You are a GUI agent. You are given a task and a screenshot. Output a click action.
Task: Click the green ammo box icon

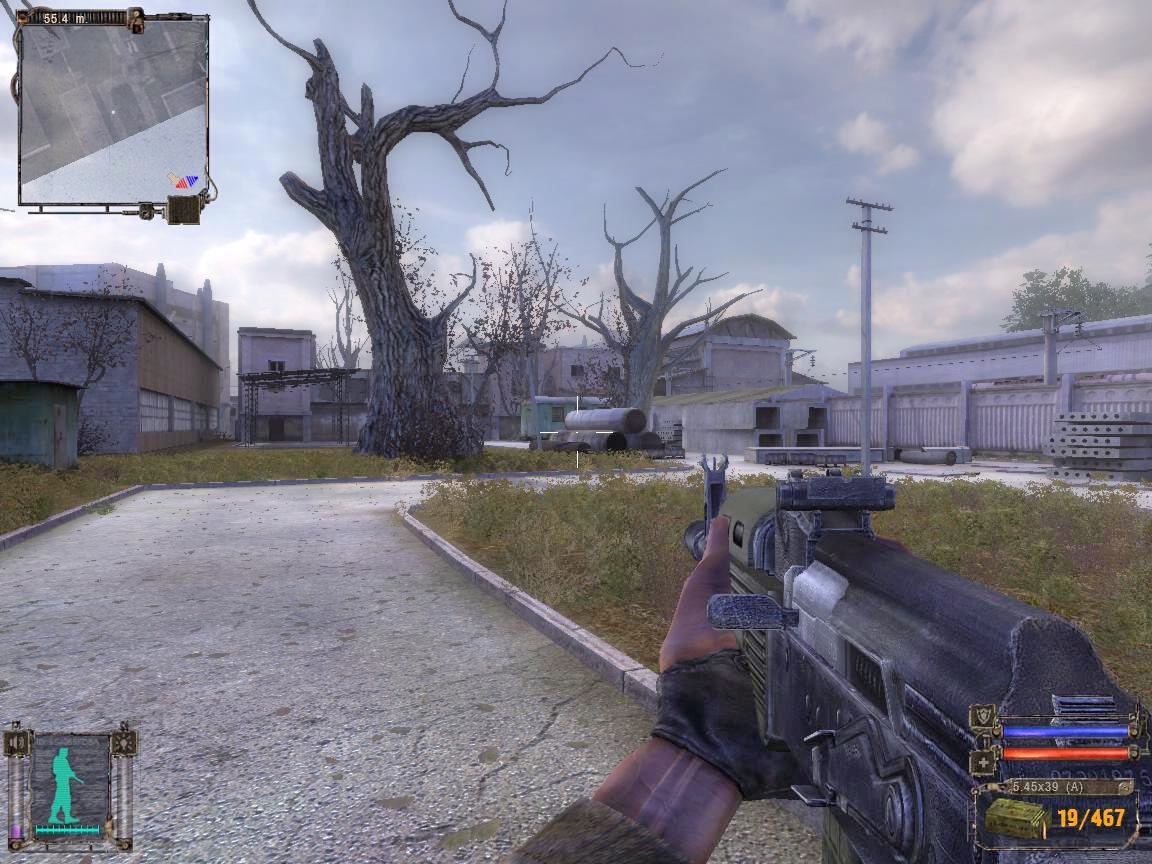[x=1016, y=819]
